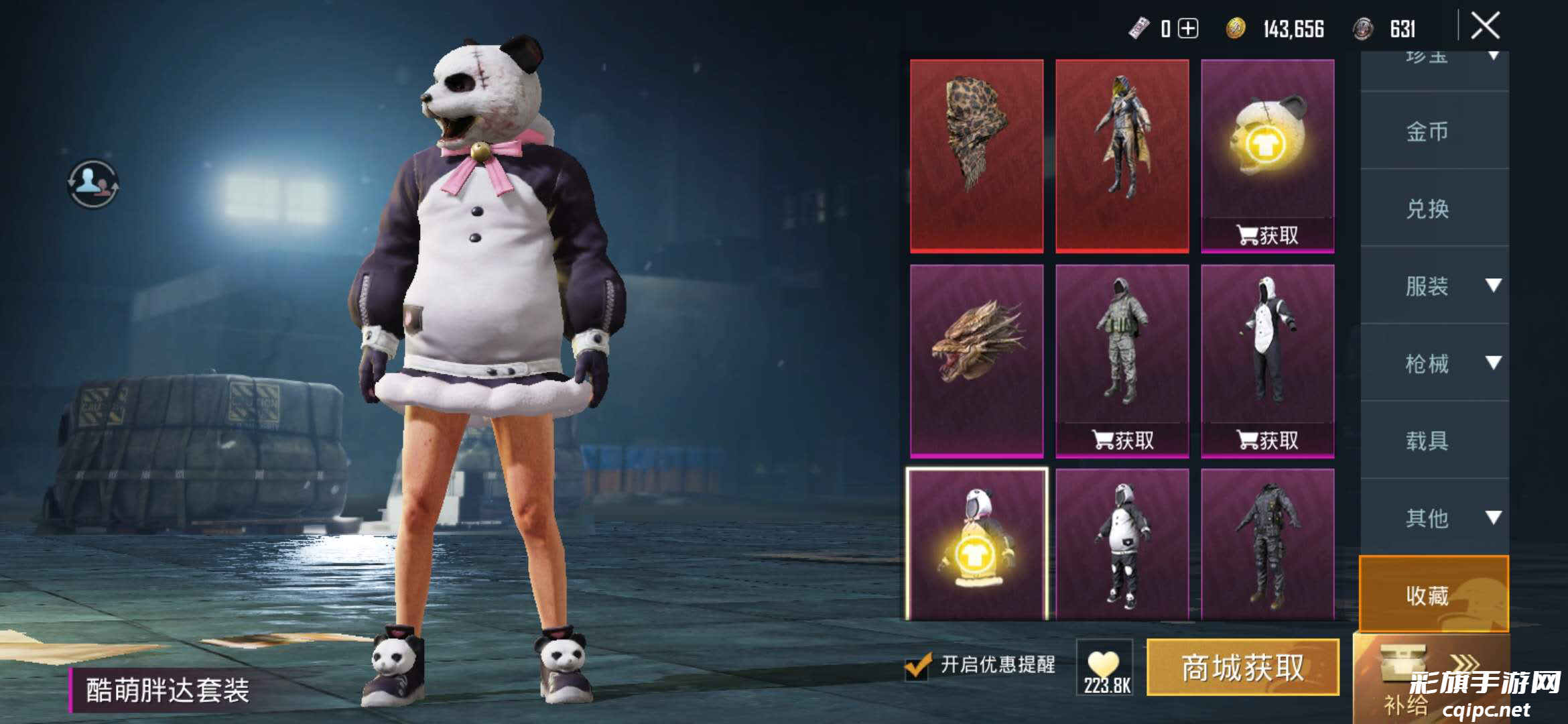The width and height of the screenshot is (1568, 724).
Task: Close the shop screen with the X
Action: click(x=1485, y=27)
